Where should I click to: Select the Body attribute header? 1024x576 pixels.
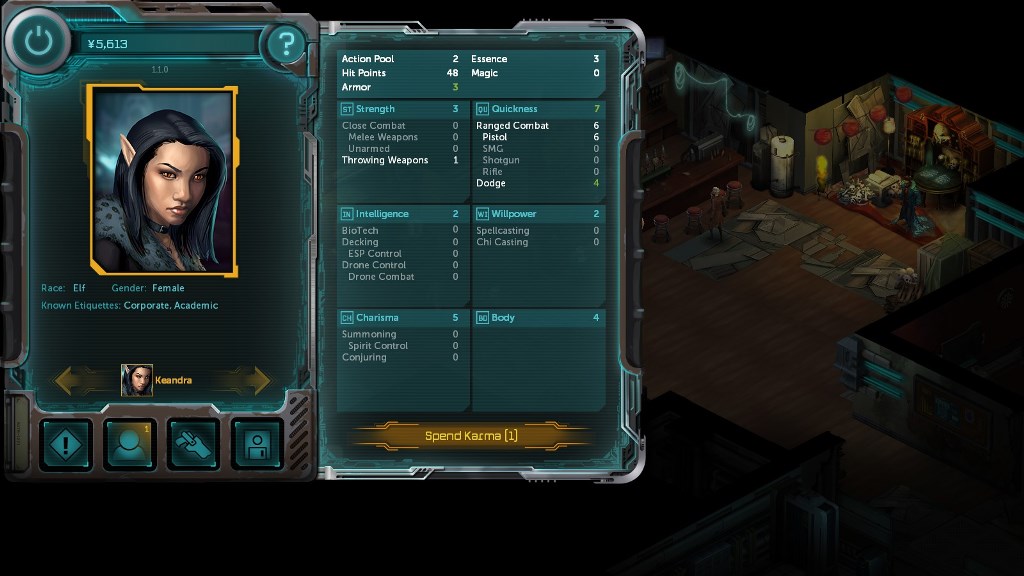538,318
